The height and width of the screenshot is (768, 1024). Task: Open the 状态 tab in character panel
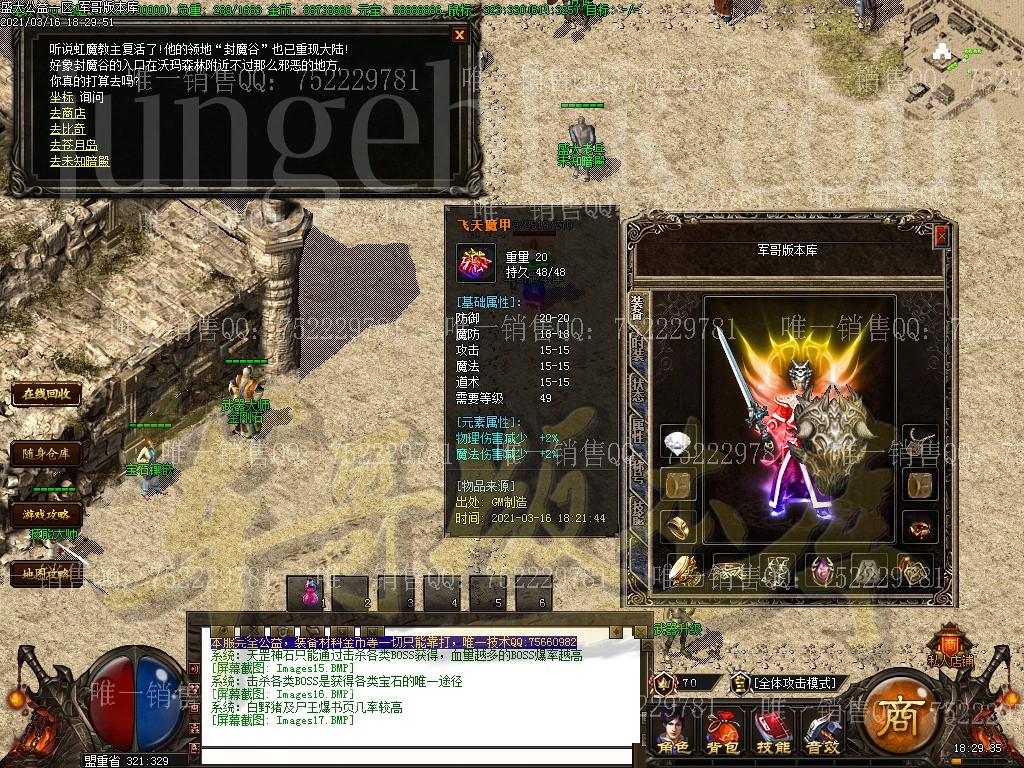(x=638, y=388)
